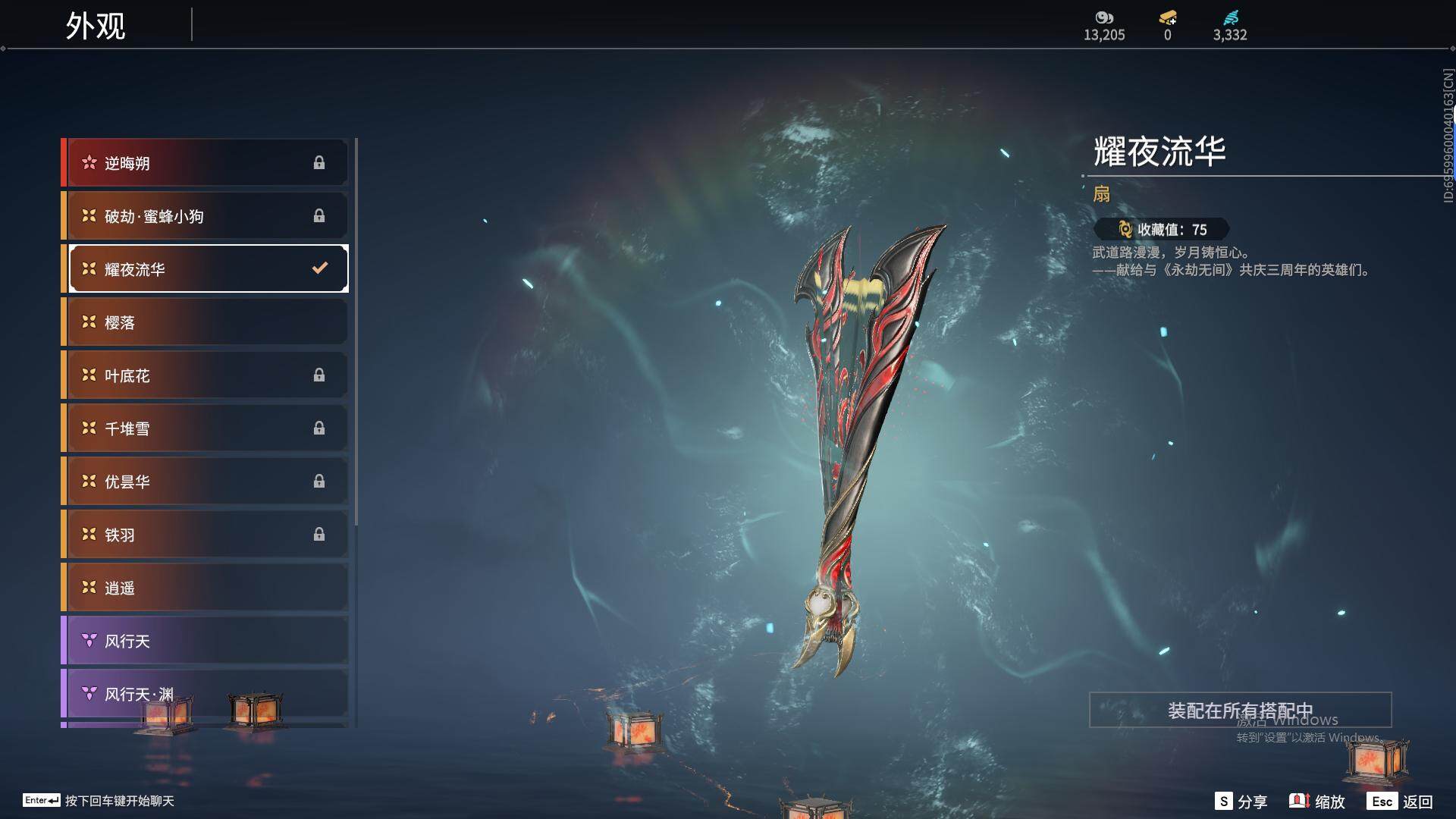Click the silver coin currency icon
This screenshot has width=1456, height=819.
point(1104,17)
